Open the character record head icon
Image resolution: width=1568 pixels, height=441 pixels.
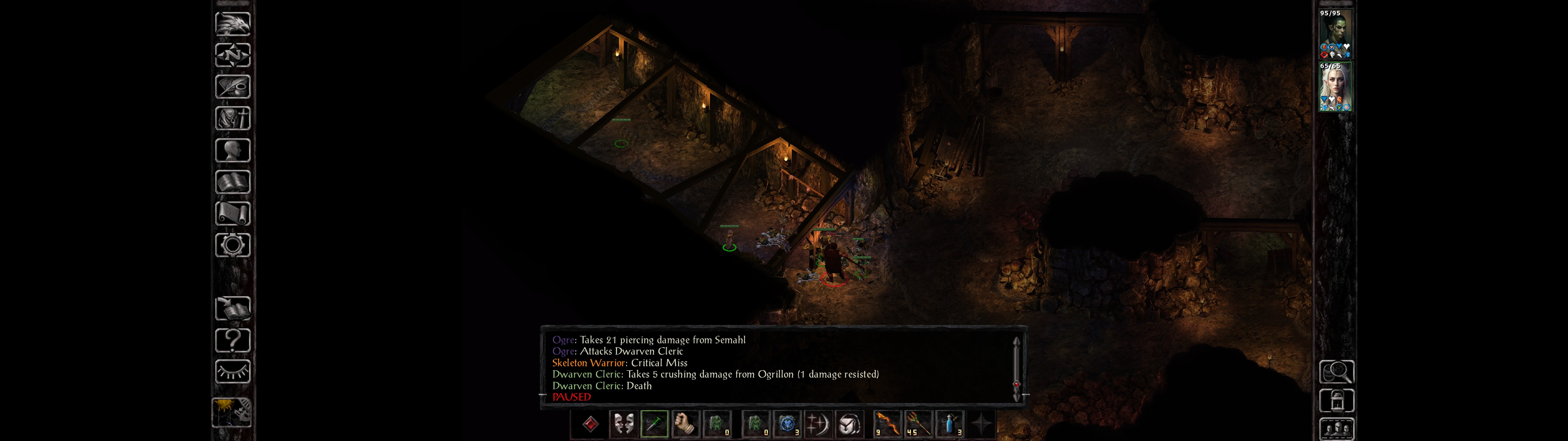tap(232, 150)
